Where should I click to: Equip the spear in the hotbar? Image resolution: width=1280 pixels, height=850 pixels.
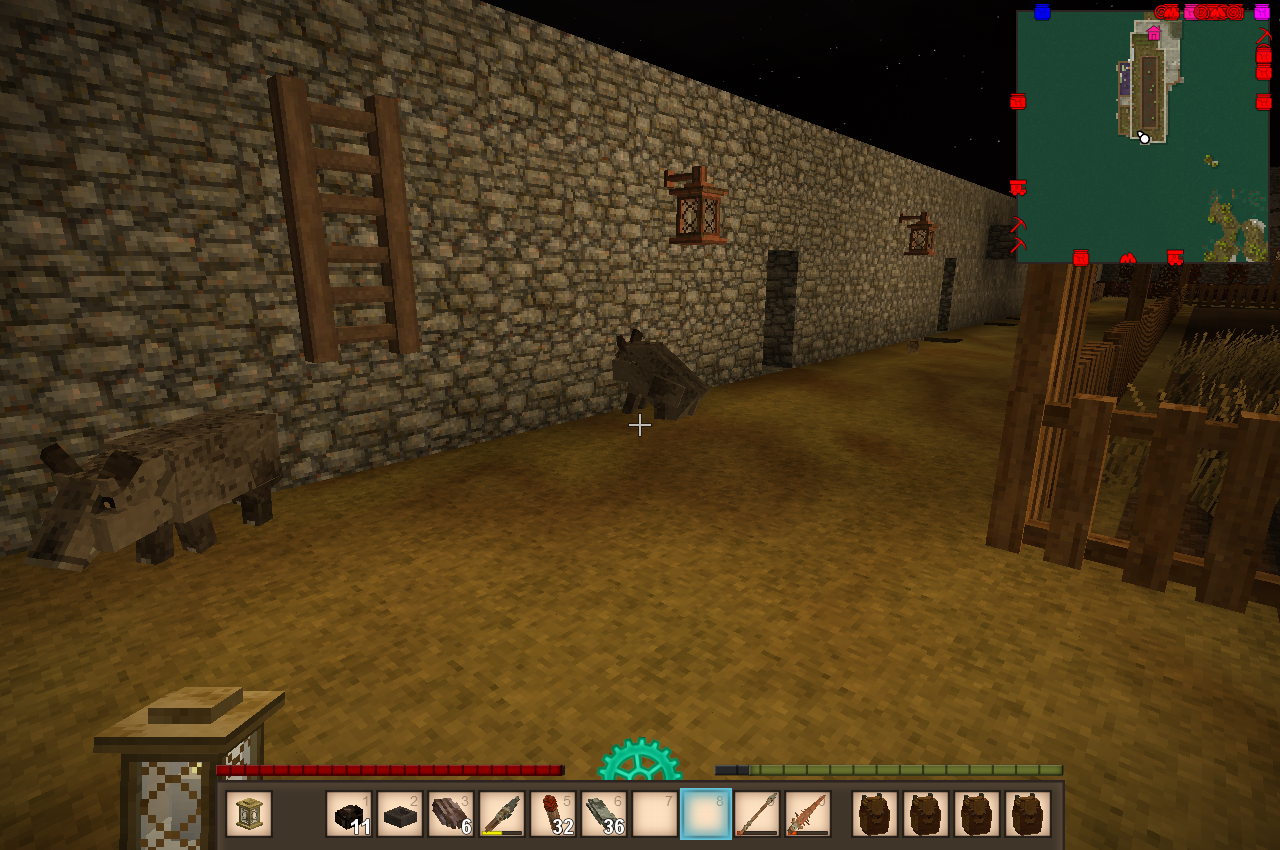(x=757, y=814)
